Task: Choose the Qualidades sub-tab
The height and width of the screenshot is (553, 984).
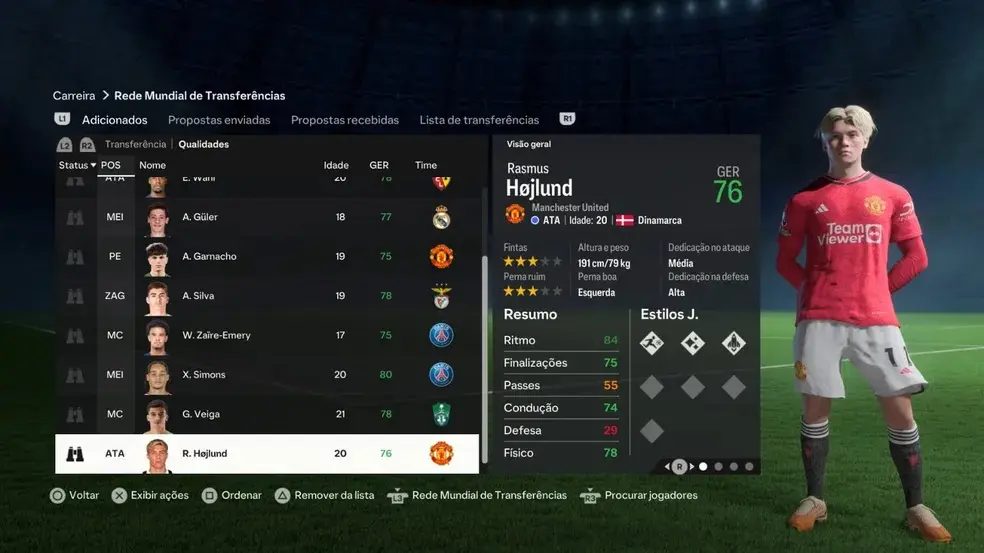Action: coord(203,144)
